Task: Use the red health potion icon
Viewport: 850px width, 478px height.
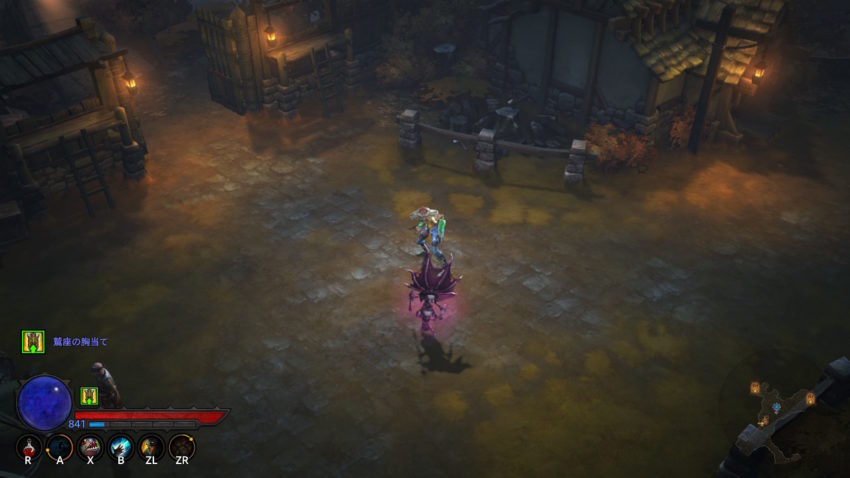Action: 29,447
